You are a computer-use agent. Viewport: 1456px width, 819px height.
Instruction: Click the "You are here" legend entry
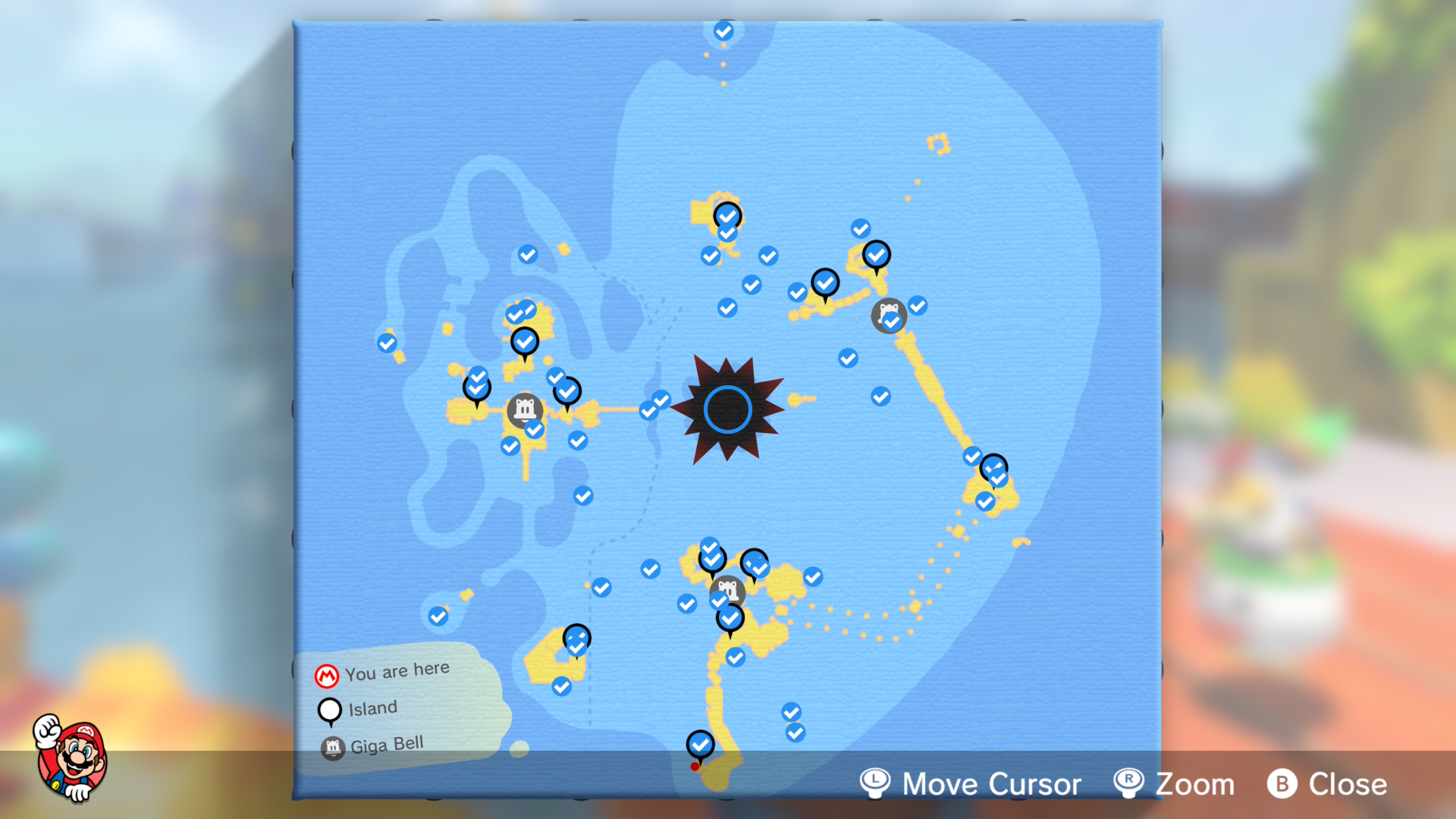point(383,673)
